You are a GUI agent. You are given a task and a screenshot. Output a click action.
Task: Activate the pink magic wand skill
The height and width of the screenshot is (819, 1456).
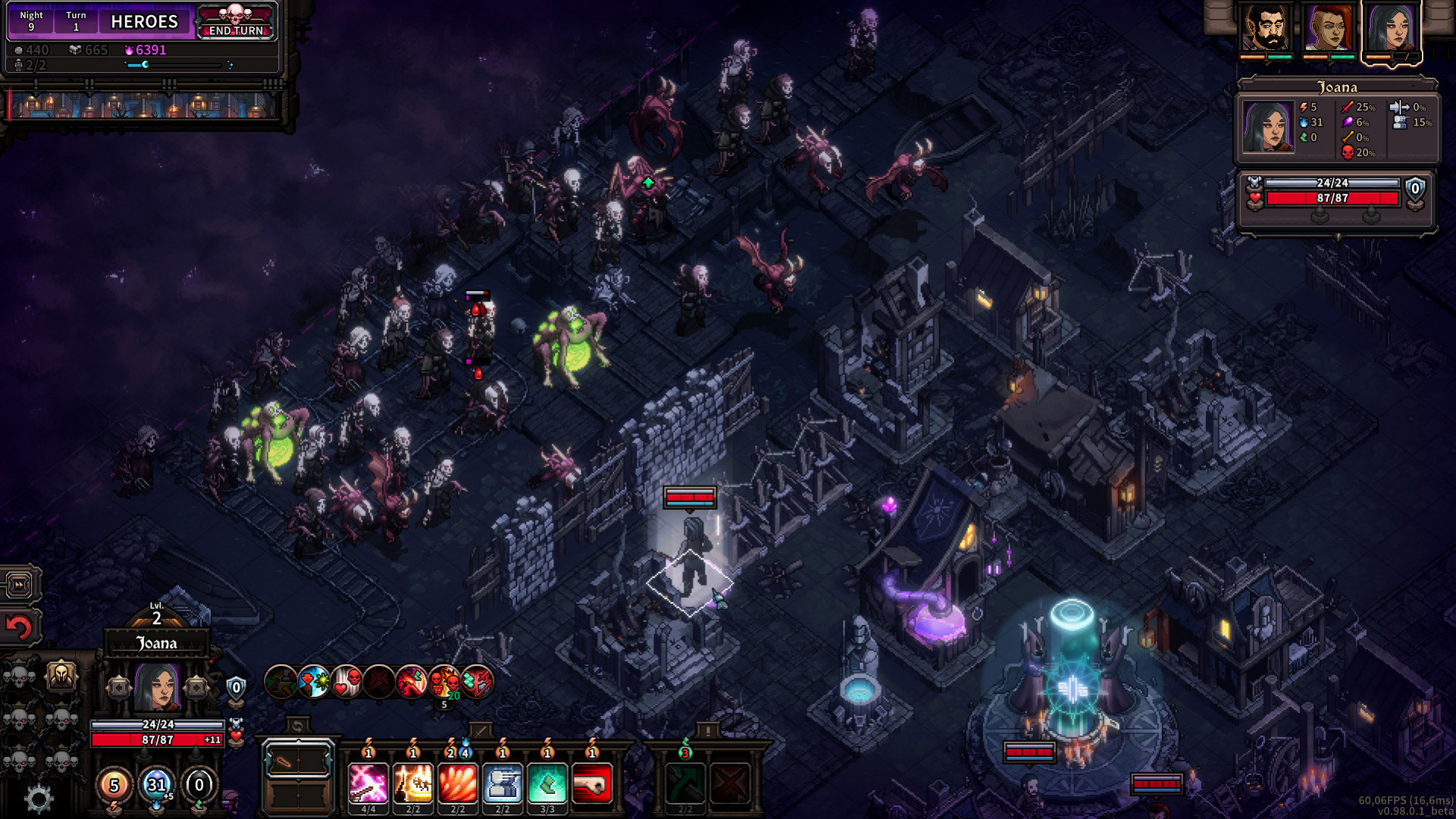pos(368,783)
